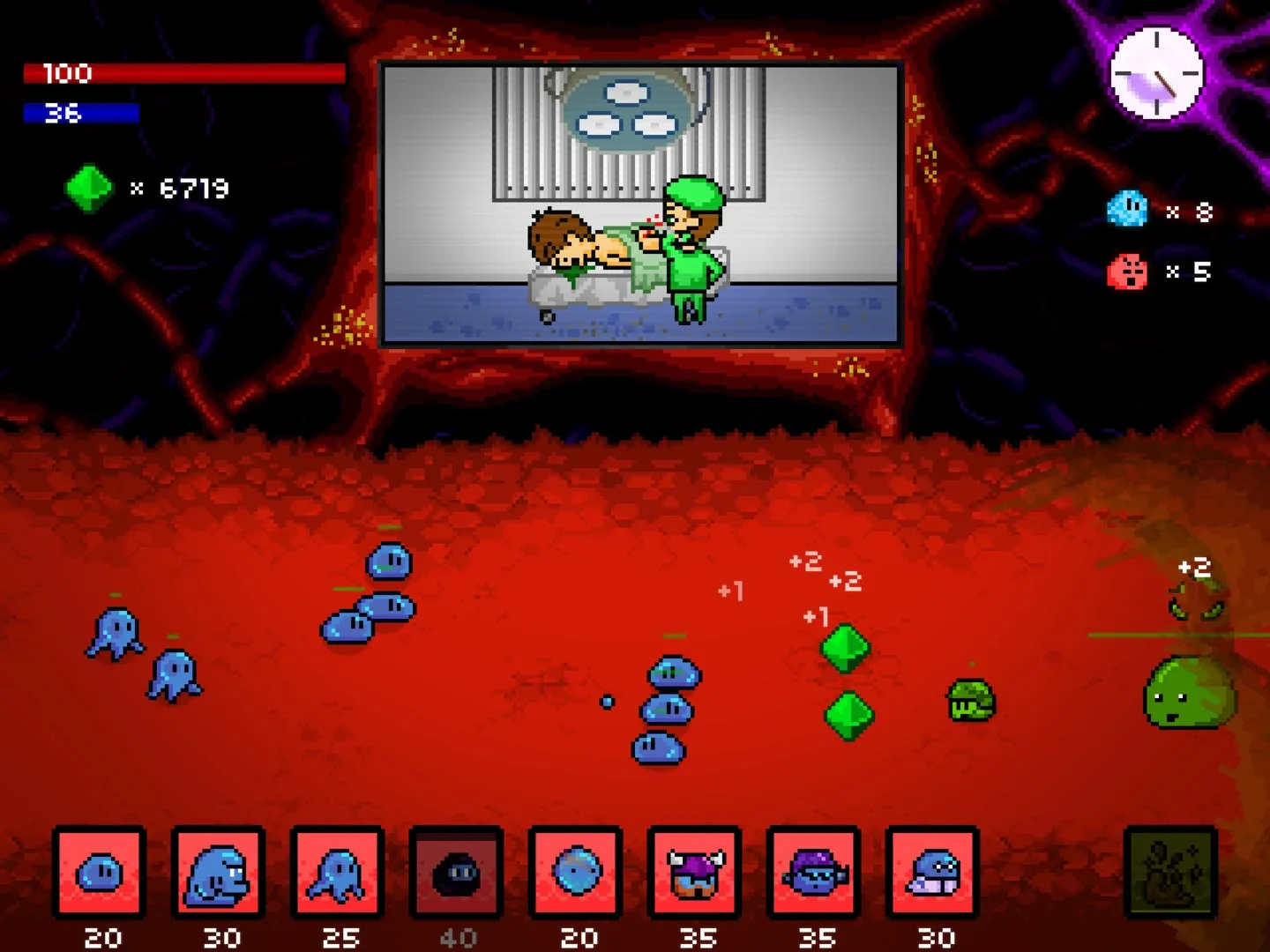Select the octopus unit costing 25

click(x=339, y=874)
